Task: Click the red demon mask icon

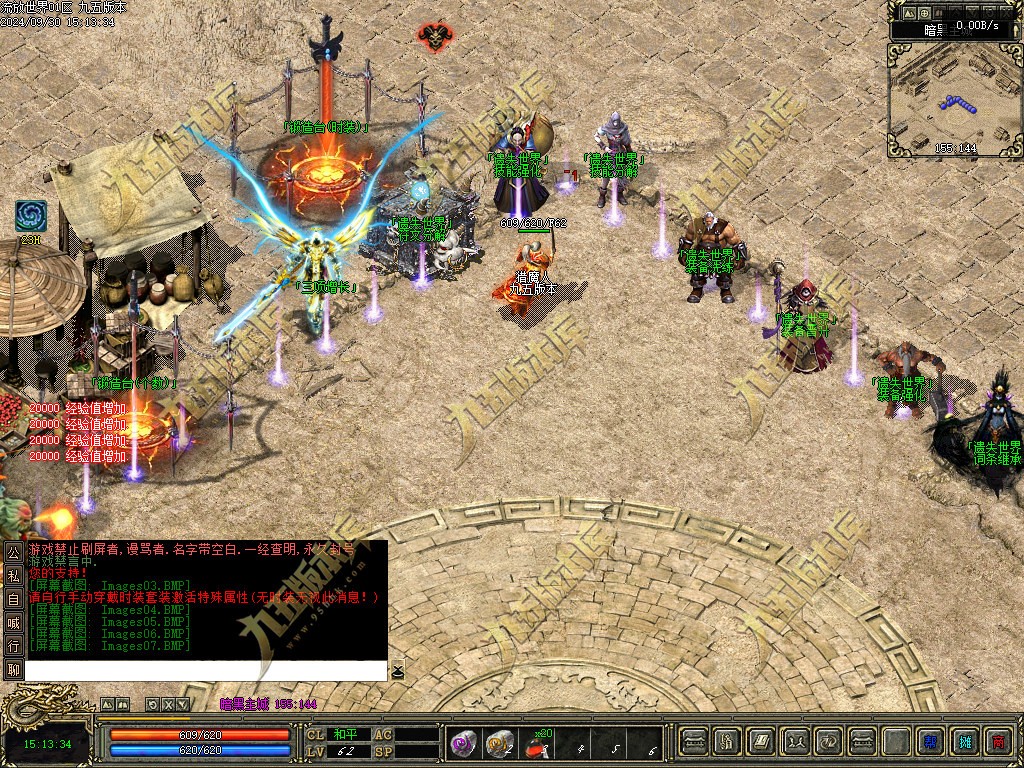Action: click(x=433, y=37)
